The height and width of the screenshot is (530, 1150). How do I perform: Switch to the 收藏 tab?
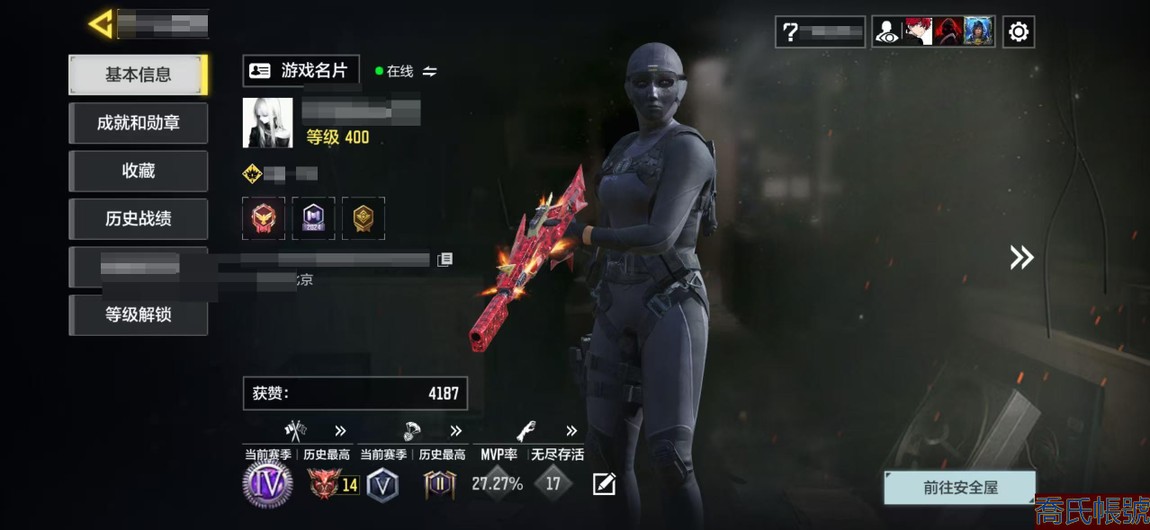pos(137,171)
